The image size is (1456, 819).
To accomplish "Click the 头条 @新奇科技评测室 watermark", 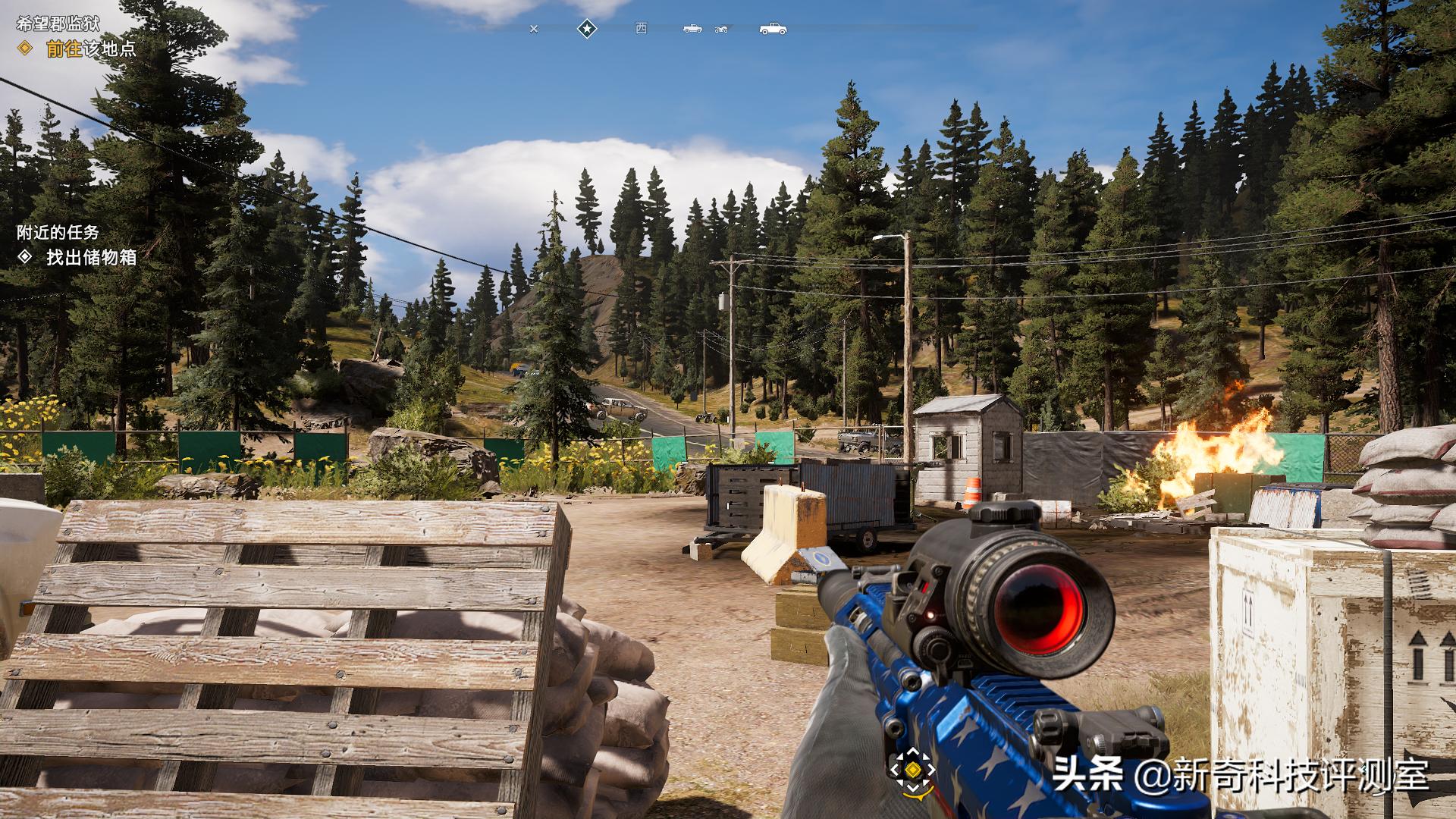I will 1240,776.
